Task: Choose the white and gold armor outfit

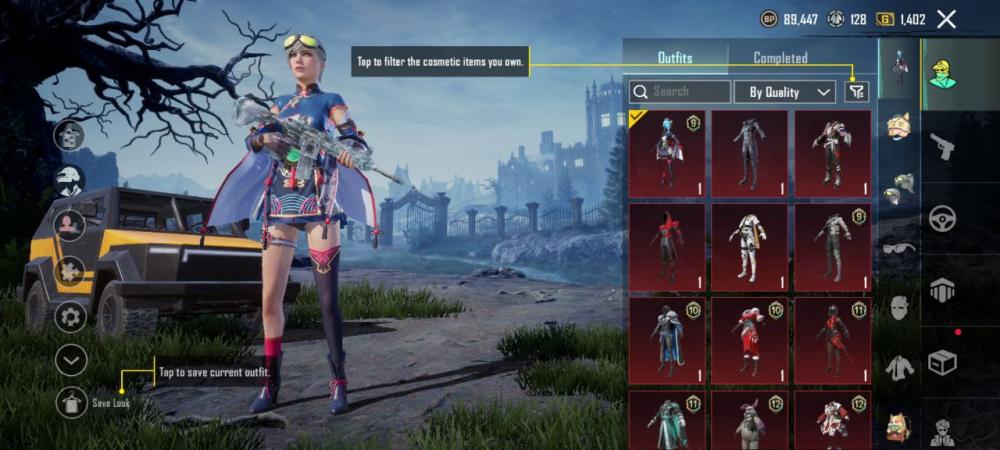Action: tap(749, 247)
